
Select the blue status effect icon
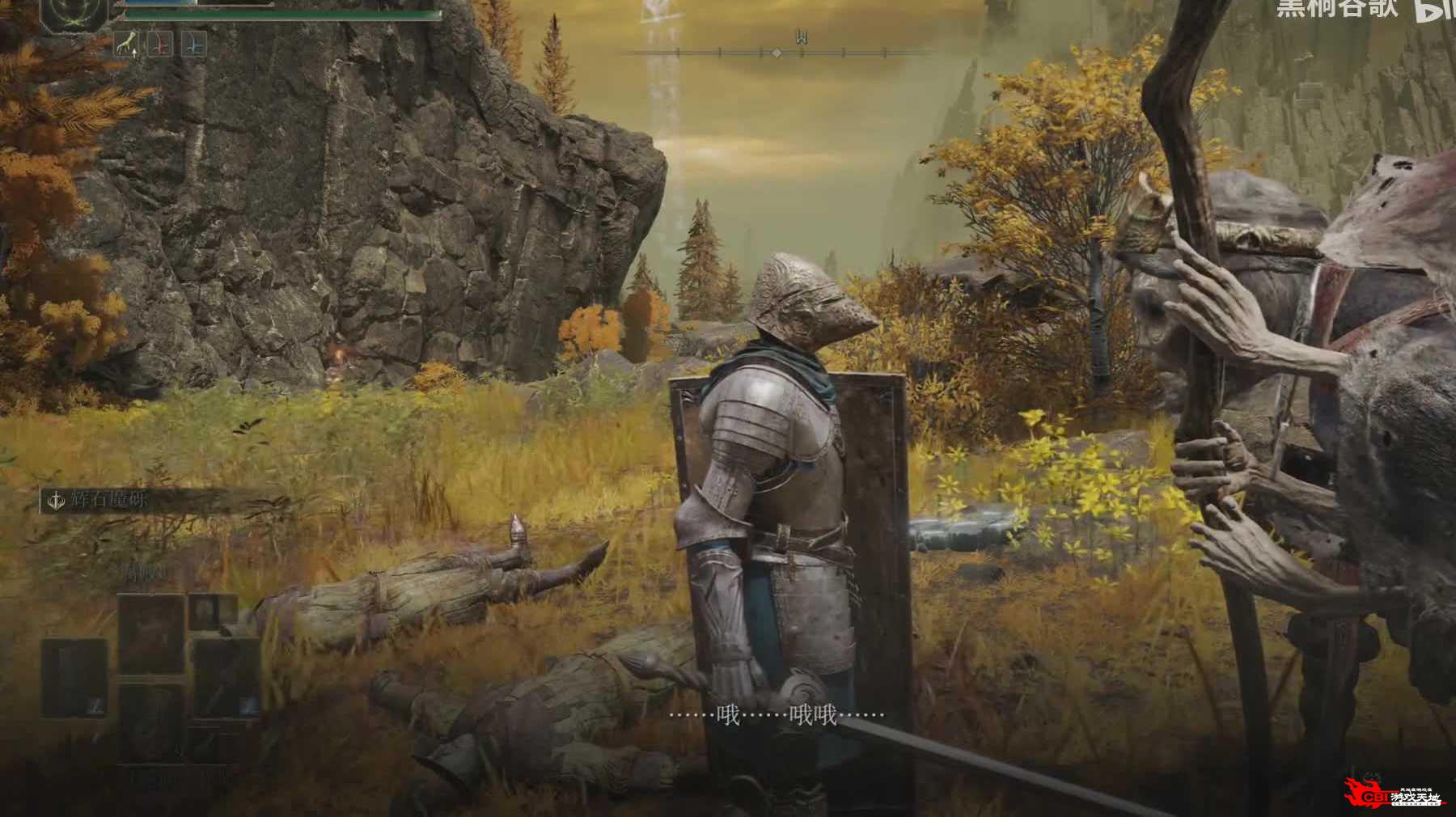click(x=193, y=44)
